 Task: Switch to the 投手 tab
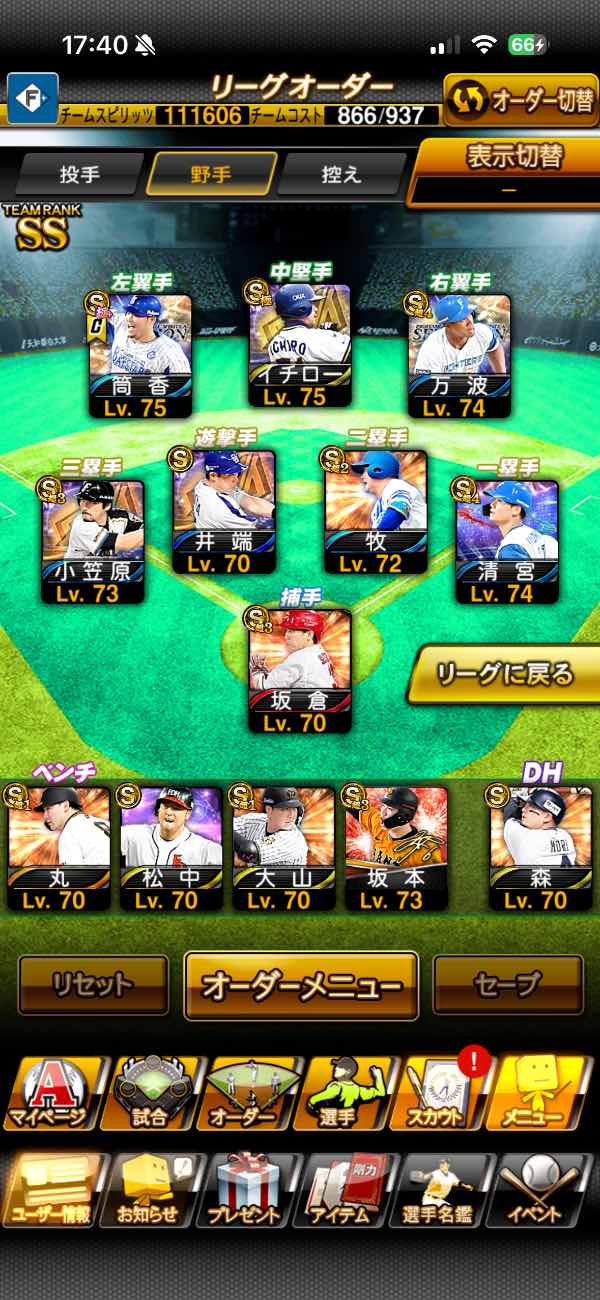[80, 174]
